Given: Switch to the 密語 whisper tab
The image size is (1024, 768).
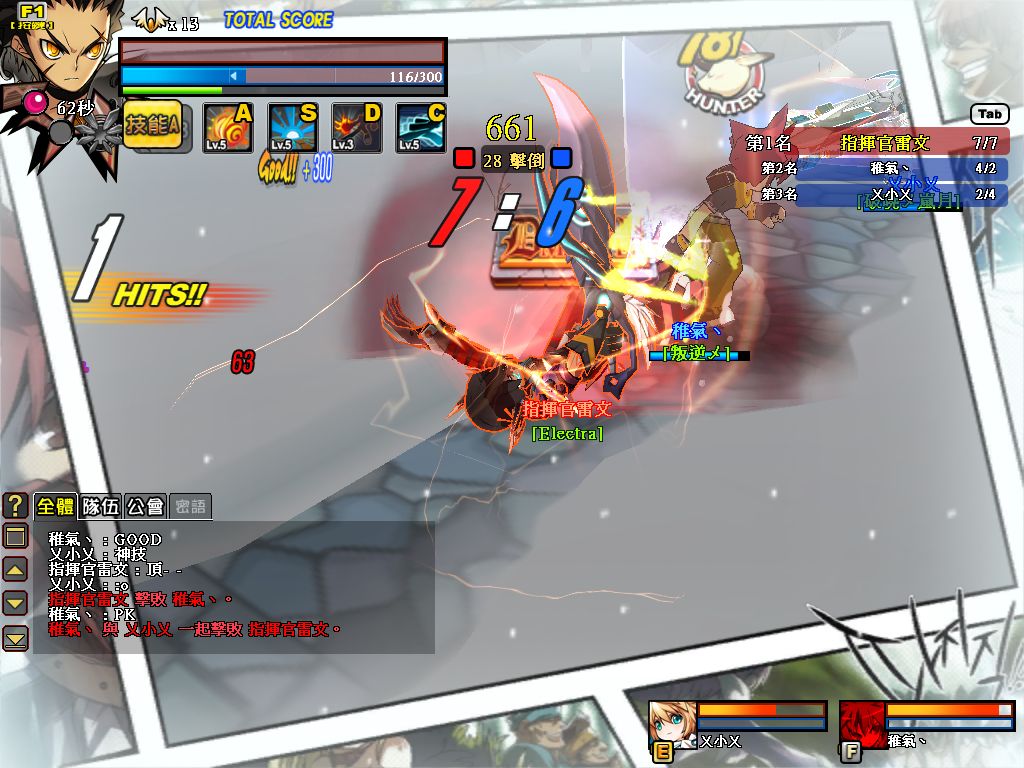Looking at the screenshot, I should [x=190, y=506].
